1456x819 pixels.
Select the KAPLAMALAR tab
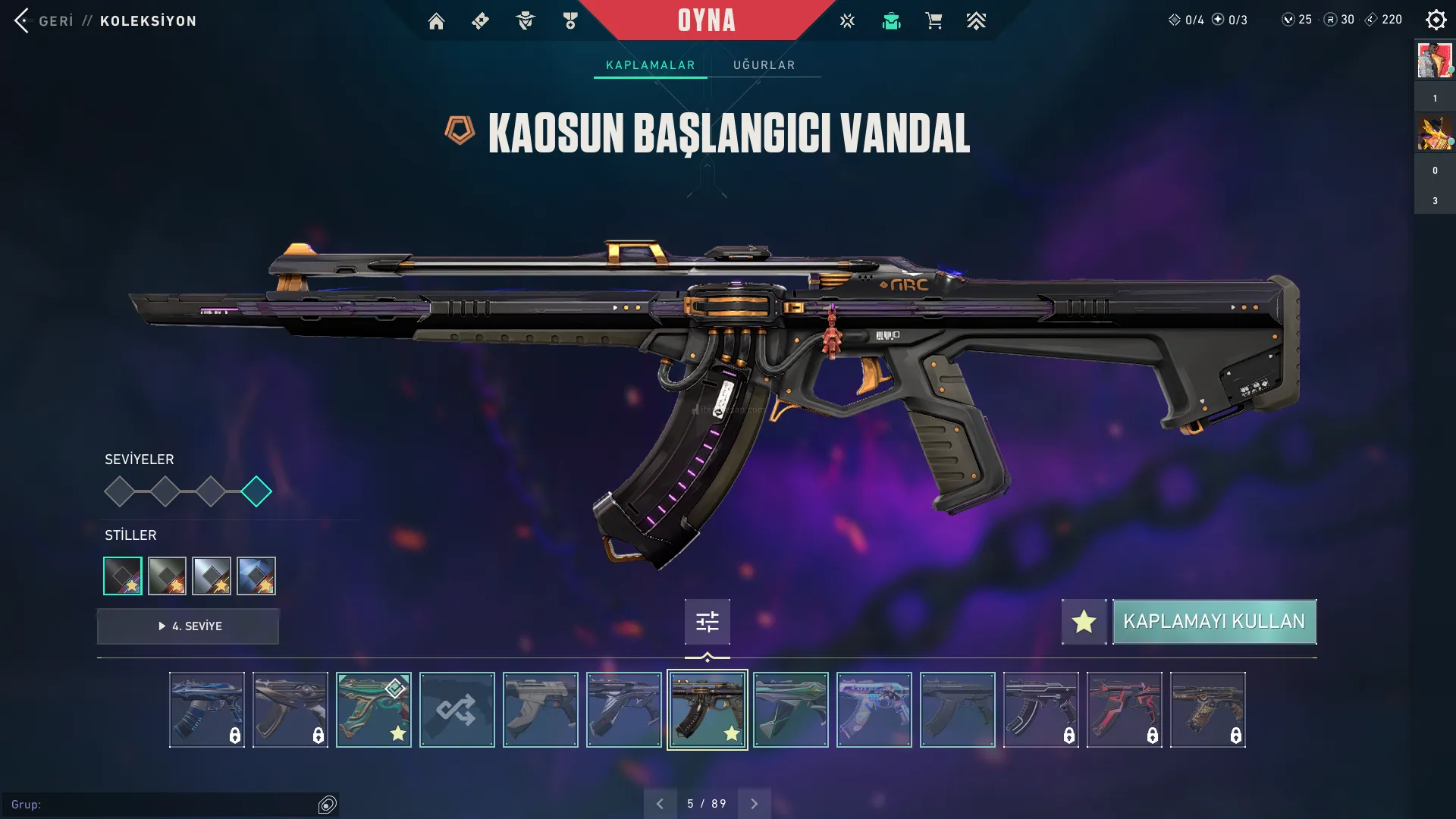tap(650, 65)
